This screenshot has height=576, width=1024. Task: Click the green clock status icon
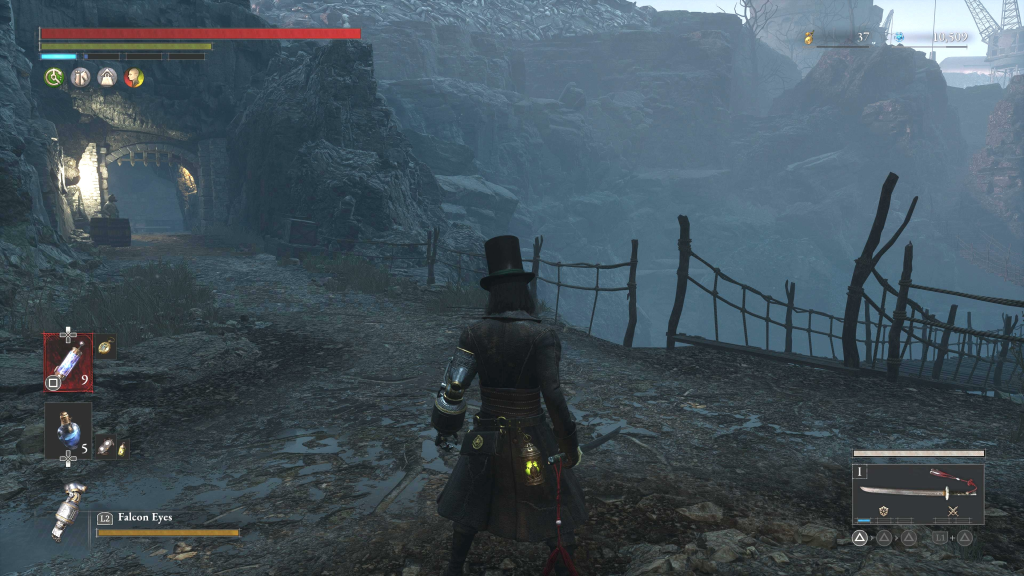54,77
